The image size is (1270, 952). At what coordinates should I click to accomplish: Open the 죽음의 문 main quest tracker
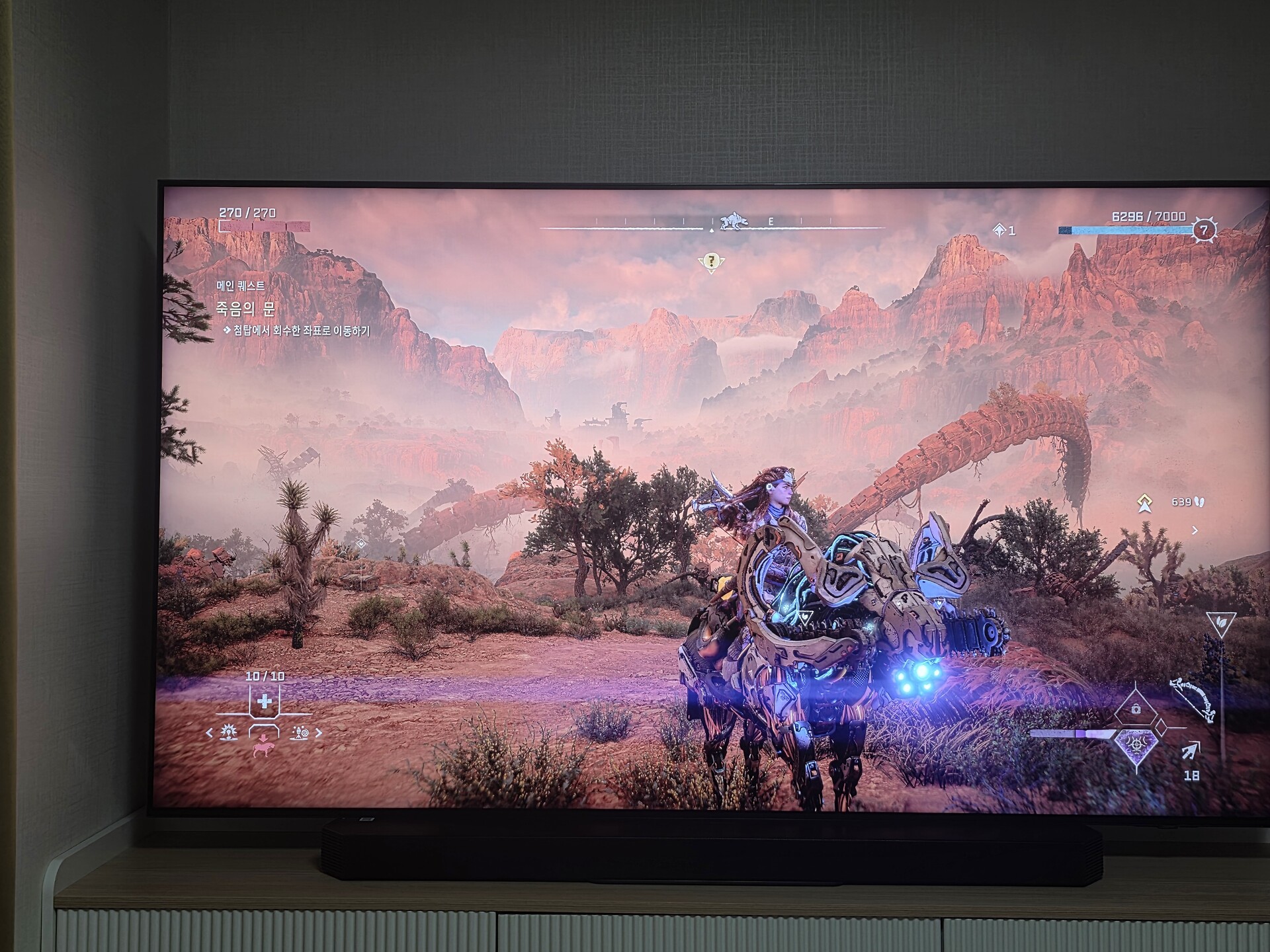[245, 308]
